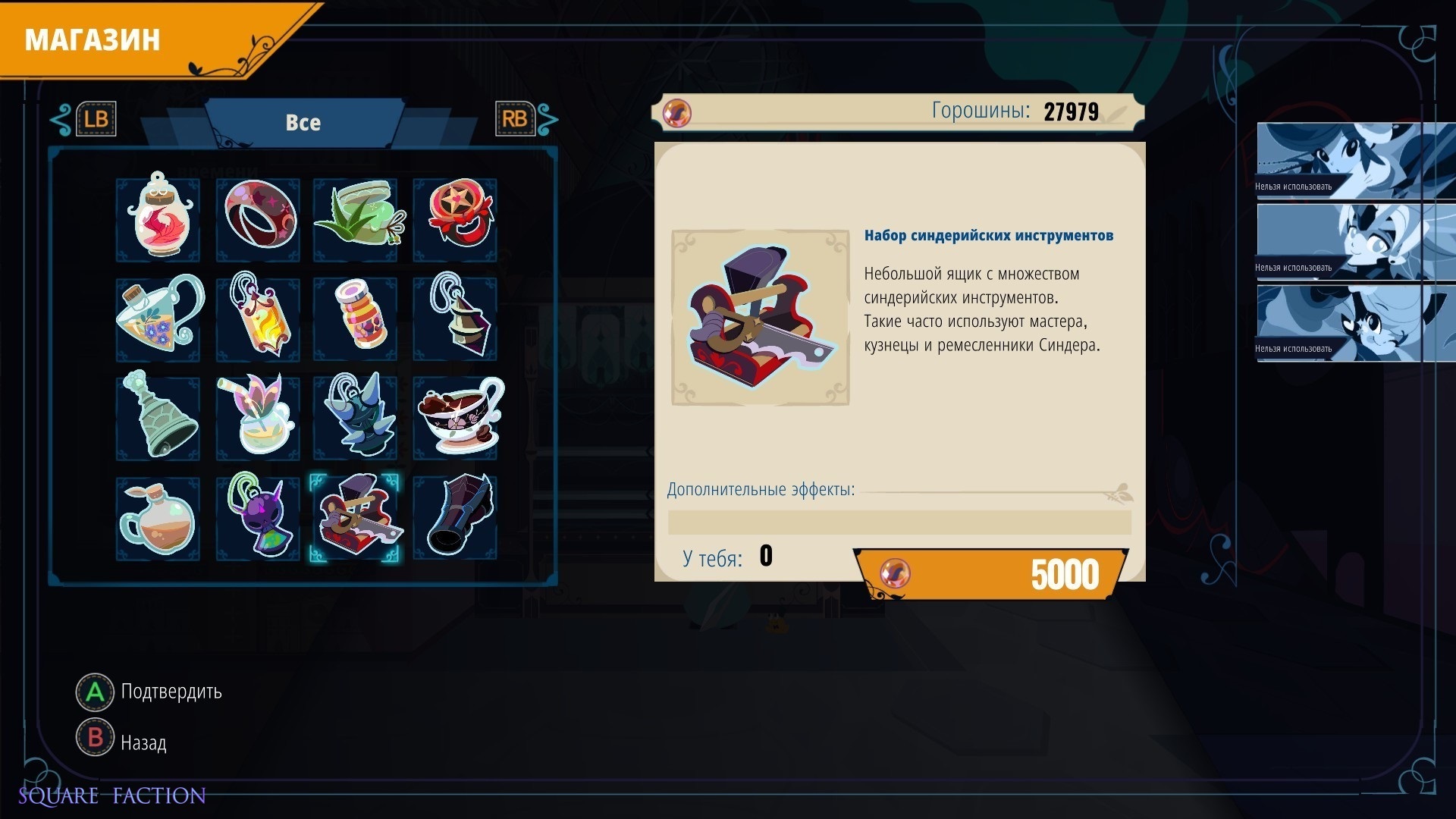Select the bottom character portrait

tap(1355, 322)
